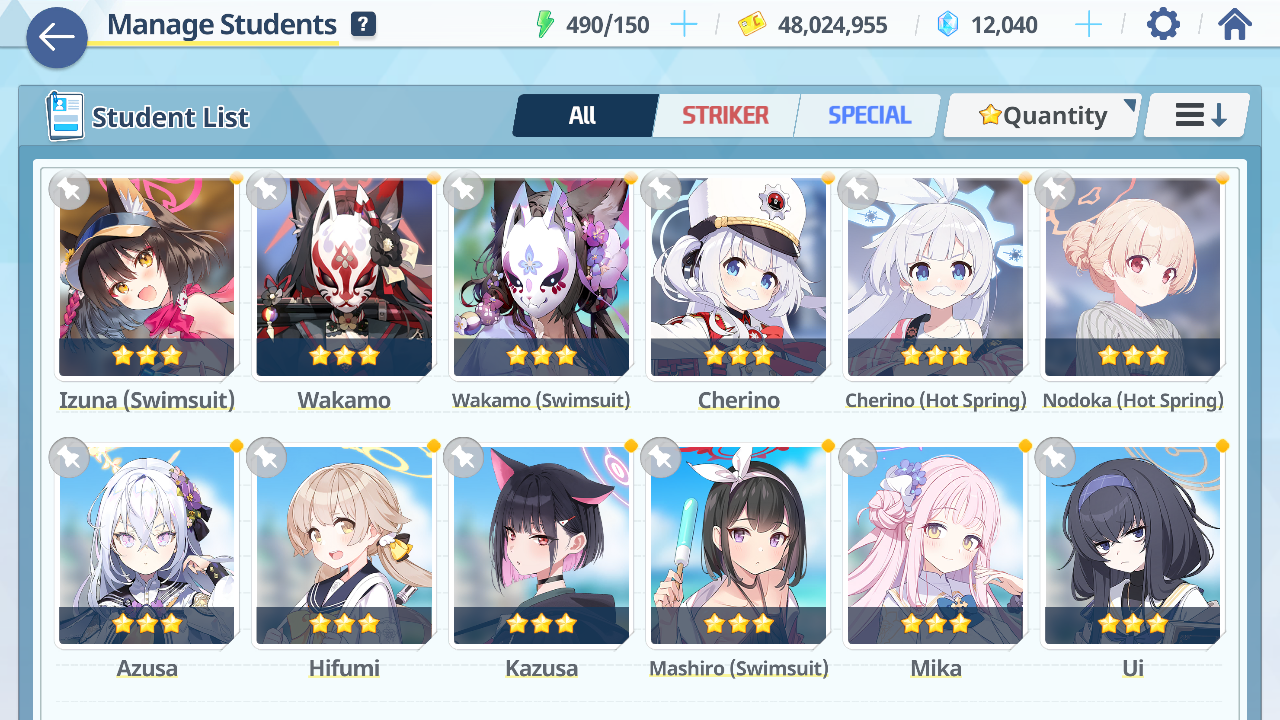Open the Hifumi student card
The image size is (1280, 720).
344,546
